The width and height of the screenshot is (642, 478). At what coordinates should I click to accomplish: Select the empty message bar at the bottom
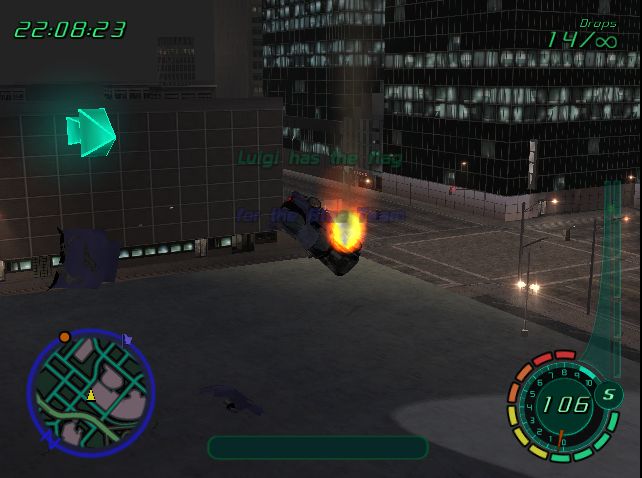coord(317,447)
